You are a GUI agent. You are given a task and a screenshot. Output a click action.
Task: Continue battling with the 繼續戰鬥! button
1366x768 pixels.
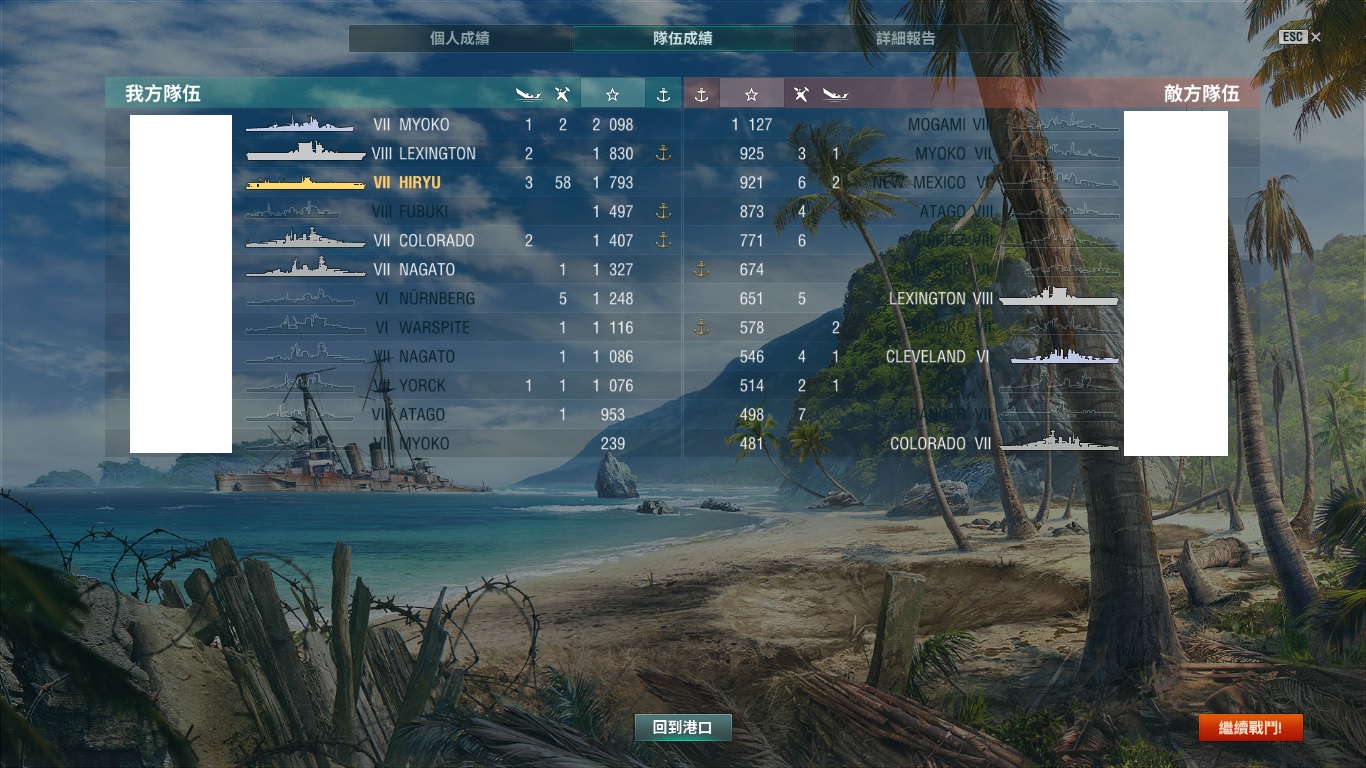click(x=1250, y=728)
